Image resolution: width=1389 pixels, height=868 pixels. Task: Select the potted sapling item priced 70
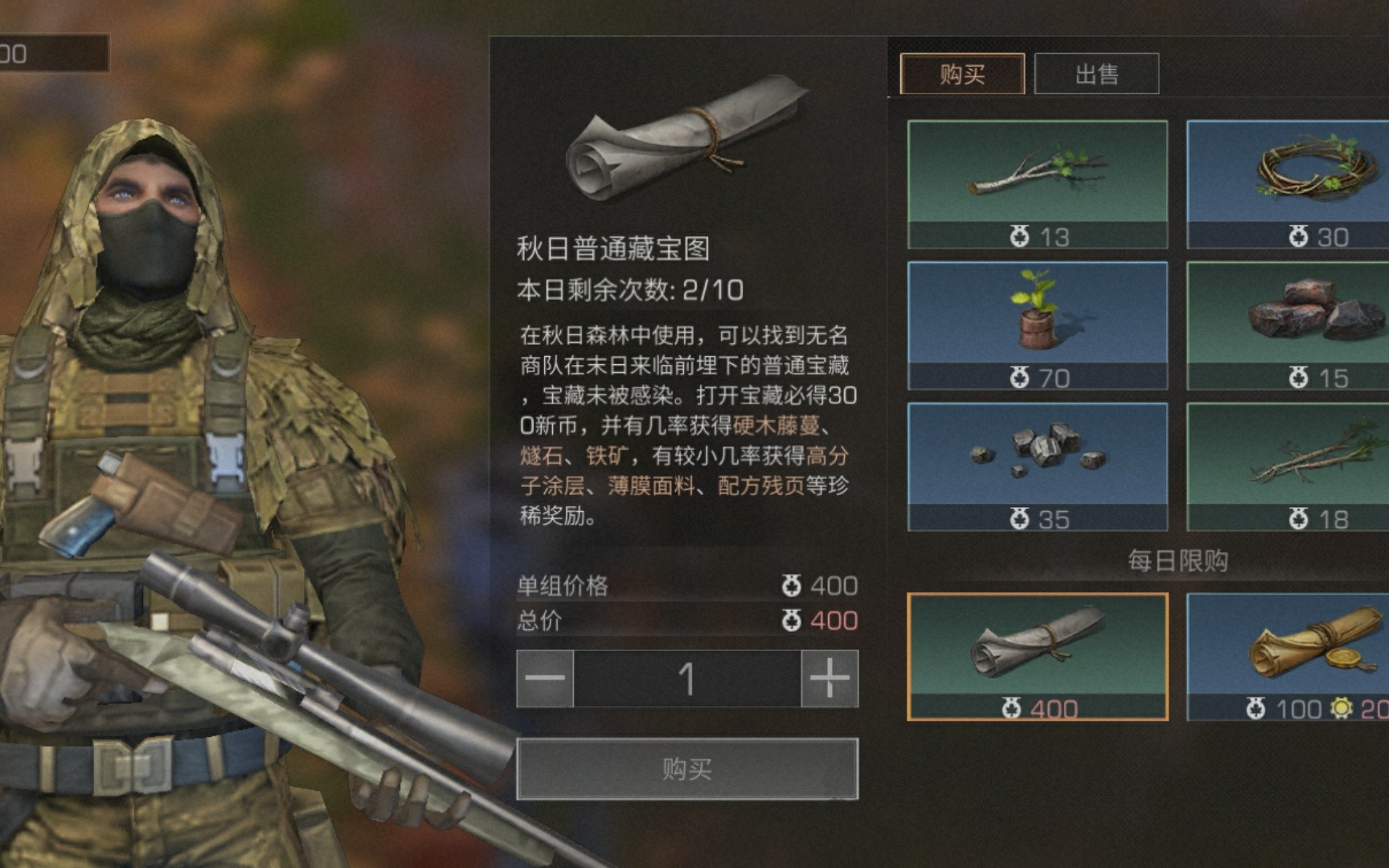pyautogui.click(x=1037, y=325)
